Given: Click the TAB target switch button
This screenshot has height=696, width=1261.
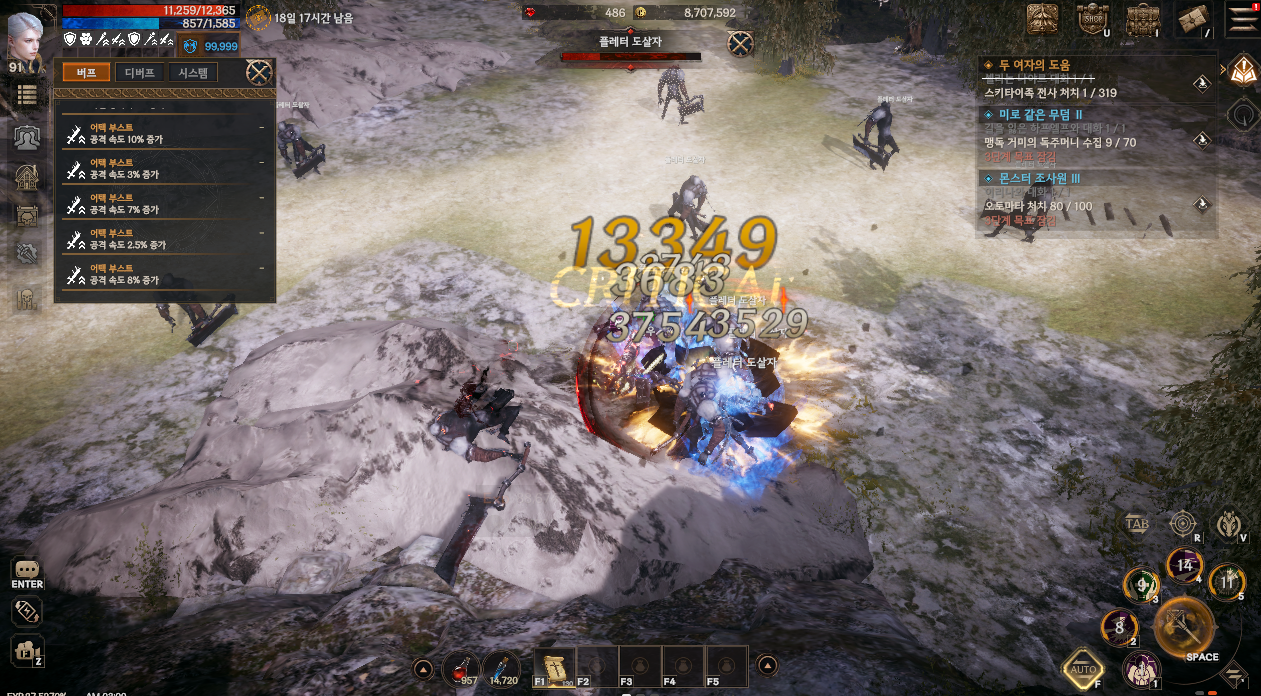Looking at the screenshot, I should (x=1137, y=523).
